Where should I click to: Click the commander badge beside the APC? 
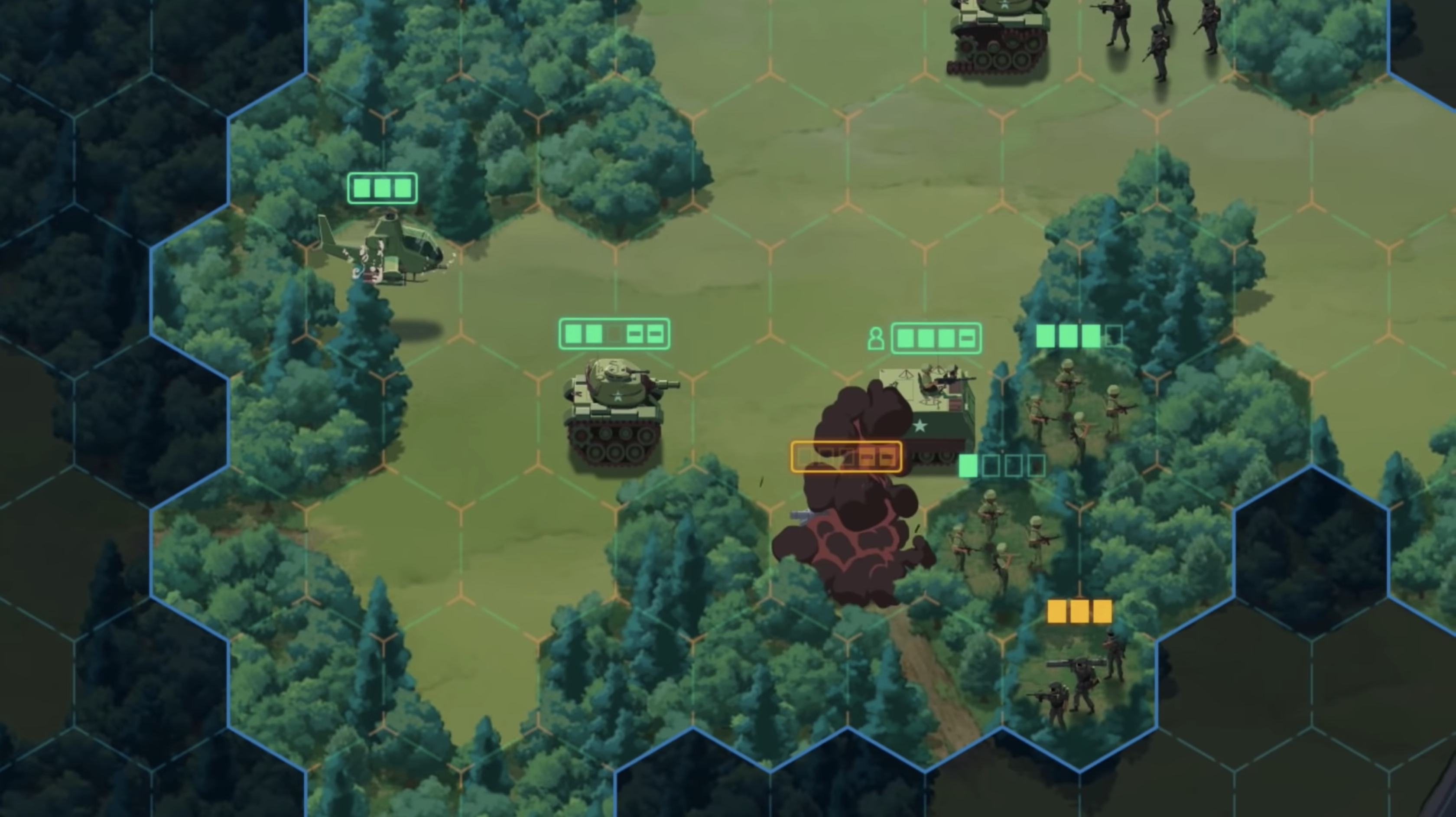[877, 339]
